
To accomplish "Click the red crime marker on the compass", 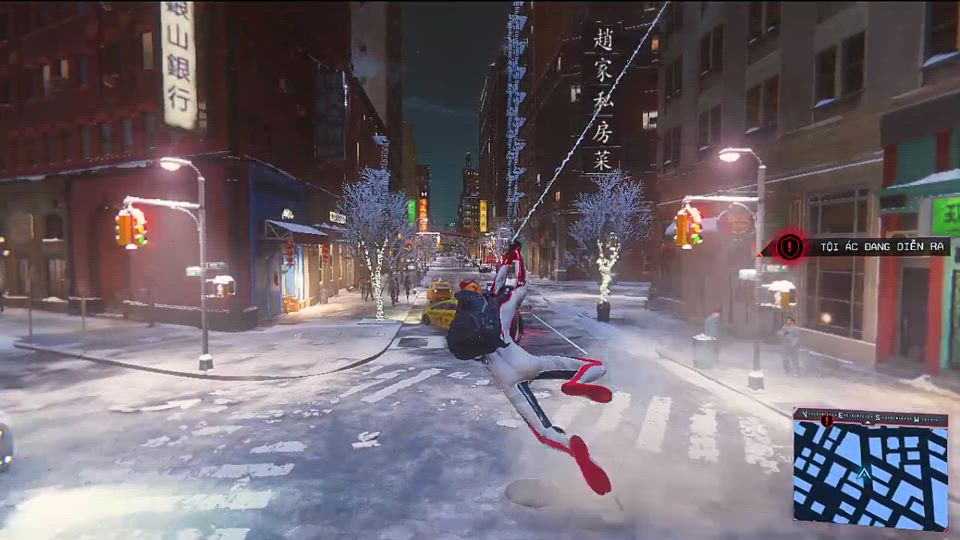I will pos(827,419).
